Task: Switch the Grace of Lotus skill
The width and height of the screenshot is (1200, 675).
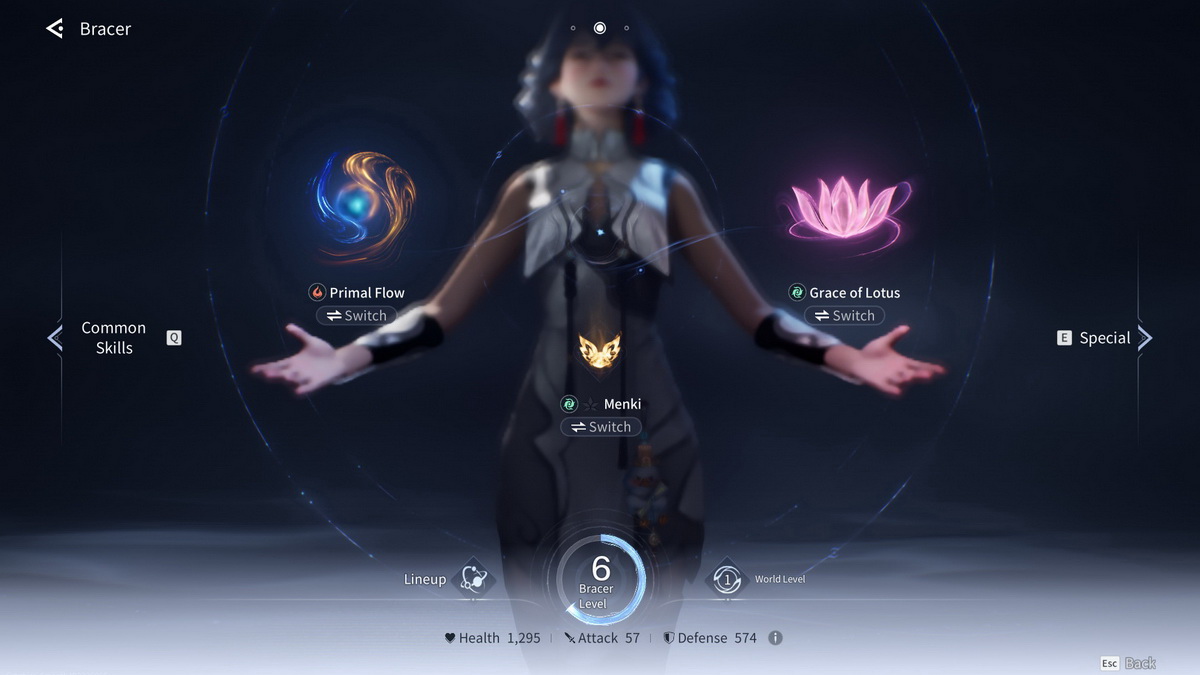Action: [x=845, y=316]
